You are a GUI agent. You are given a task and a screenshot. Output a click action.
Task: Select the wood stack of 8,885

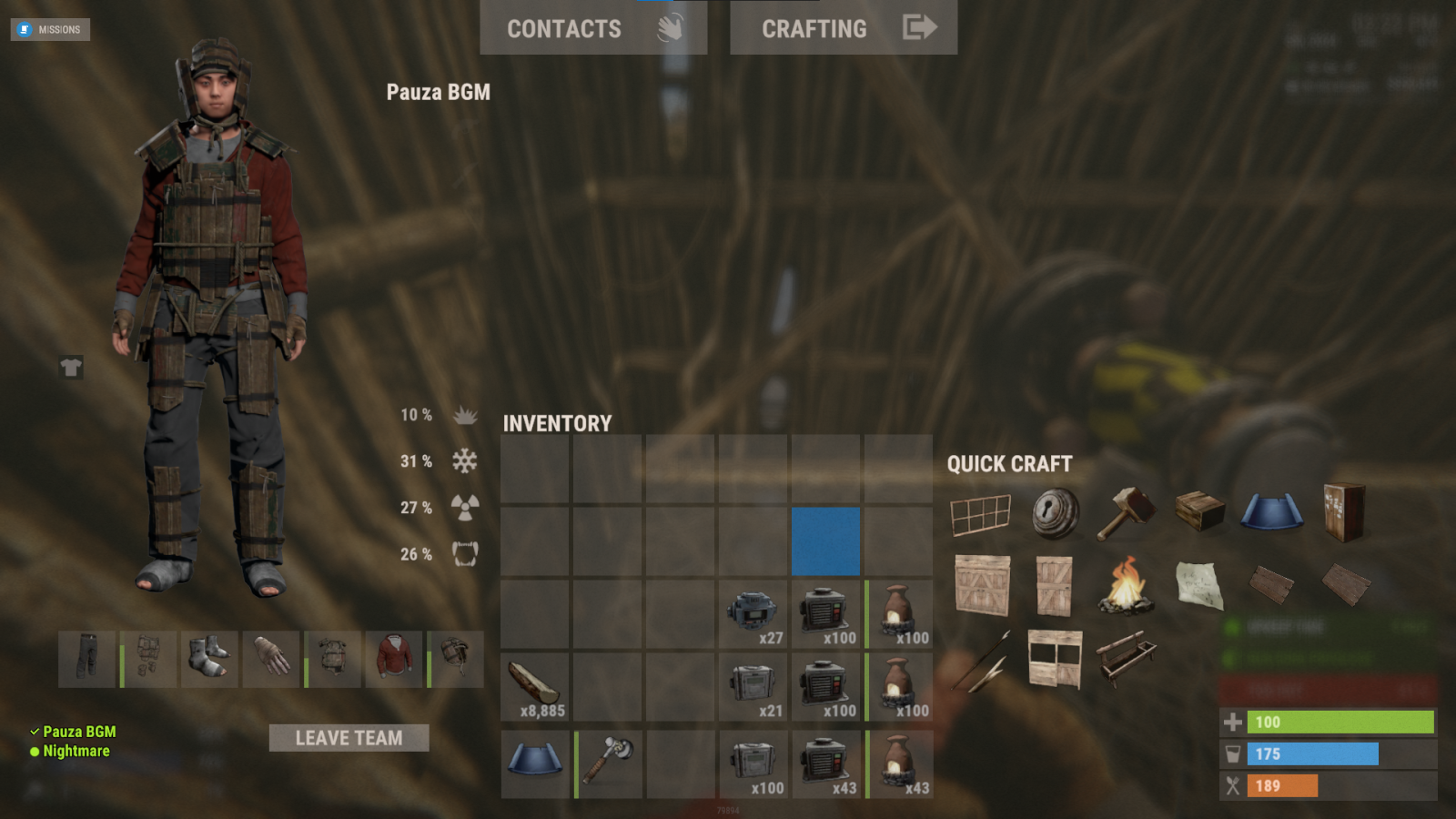pos(535,687)
